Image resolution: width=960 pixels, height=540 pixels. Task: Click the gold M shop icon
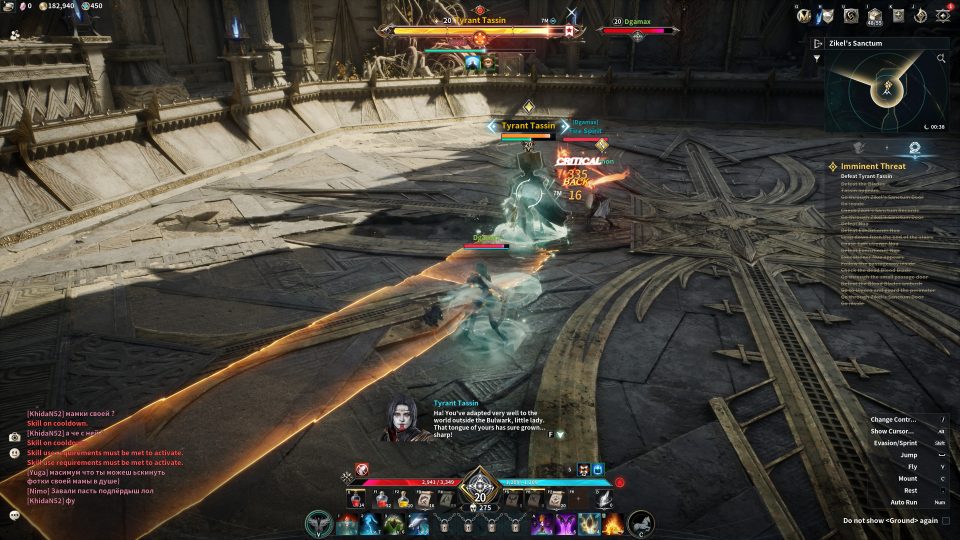[803, 16]
